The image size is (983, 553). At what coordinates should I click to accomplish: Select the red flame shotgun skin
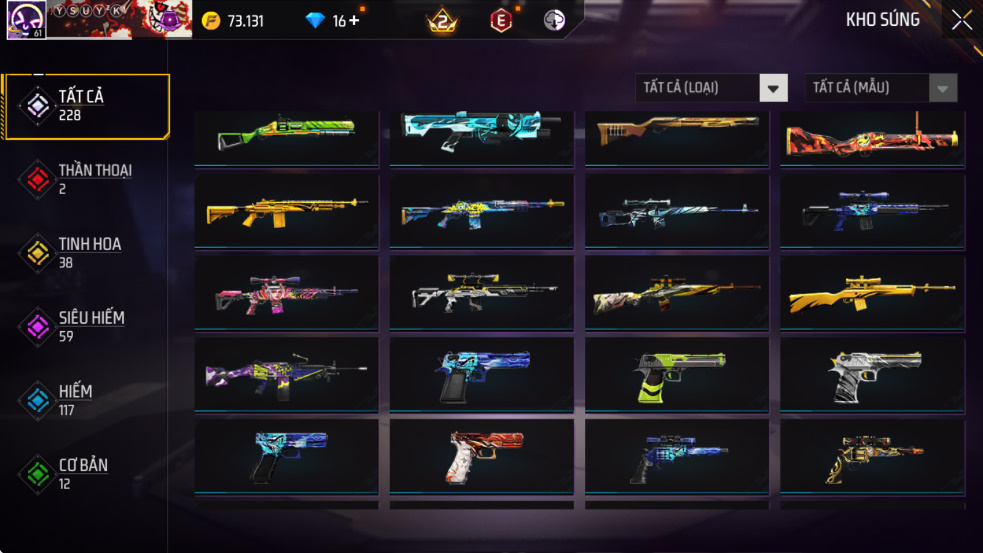coord(872,138)
